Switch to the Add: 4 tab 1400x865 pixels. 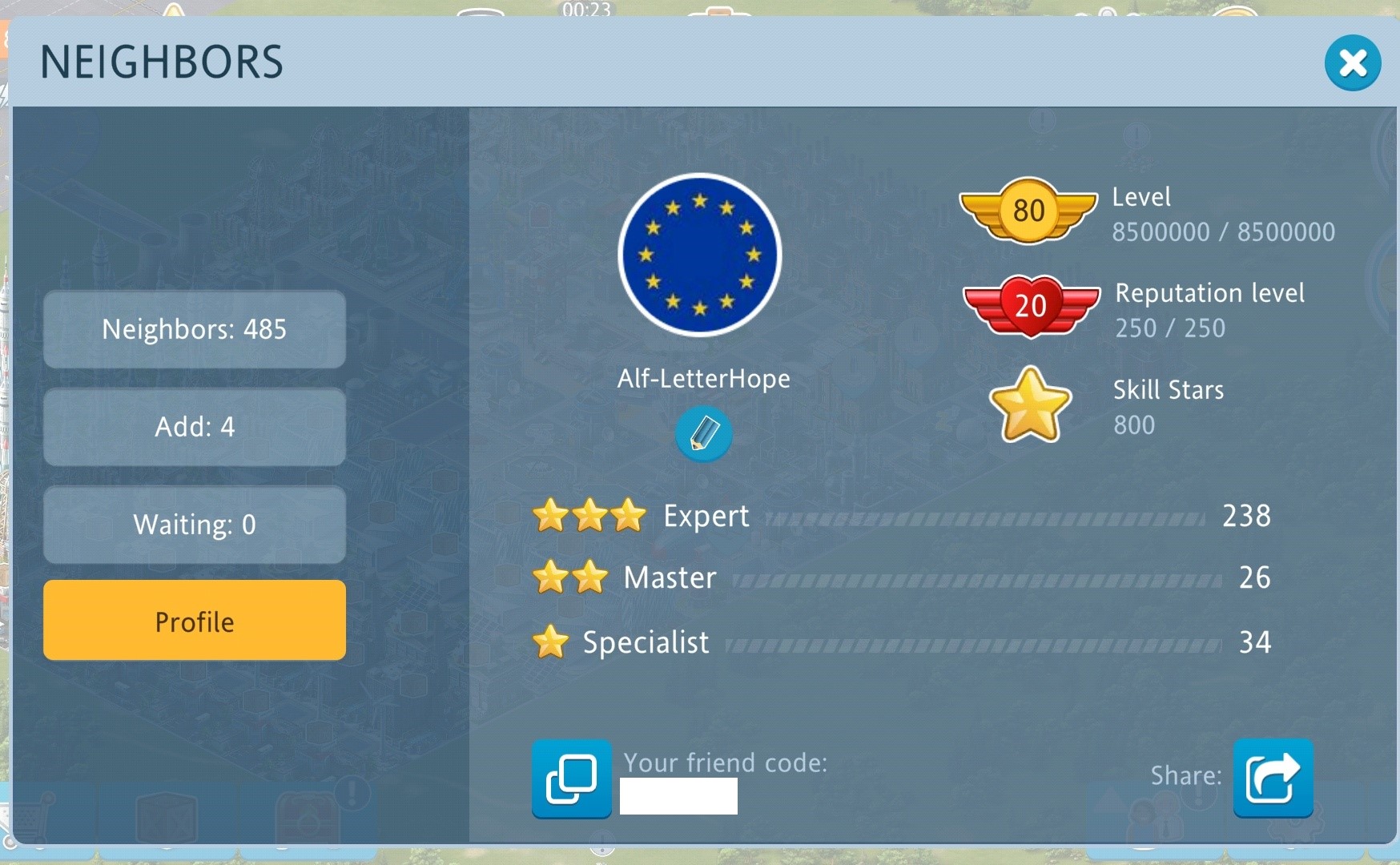(x=195, y=427)
